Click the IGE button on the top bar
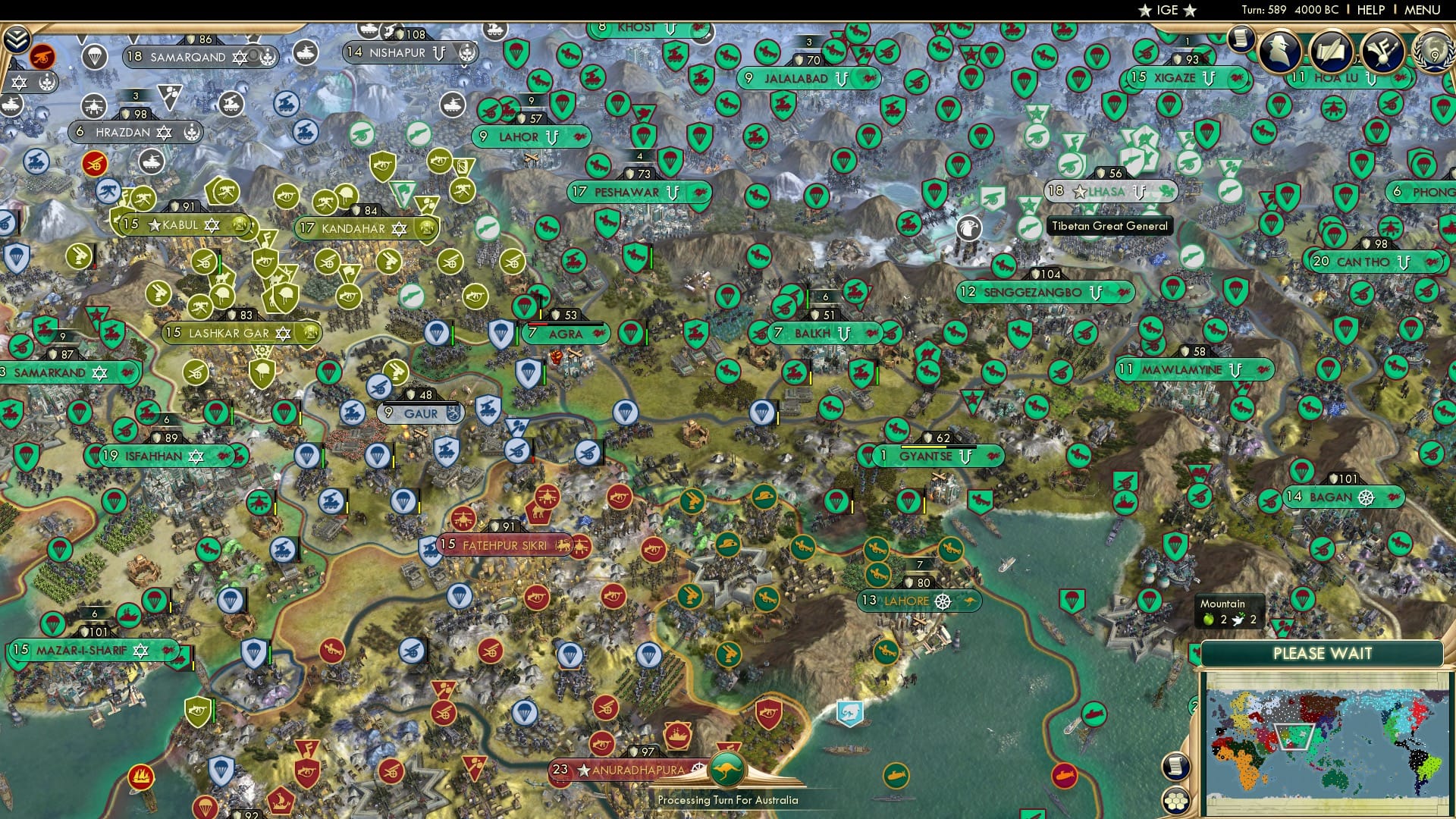 (x=1168, y=11)
